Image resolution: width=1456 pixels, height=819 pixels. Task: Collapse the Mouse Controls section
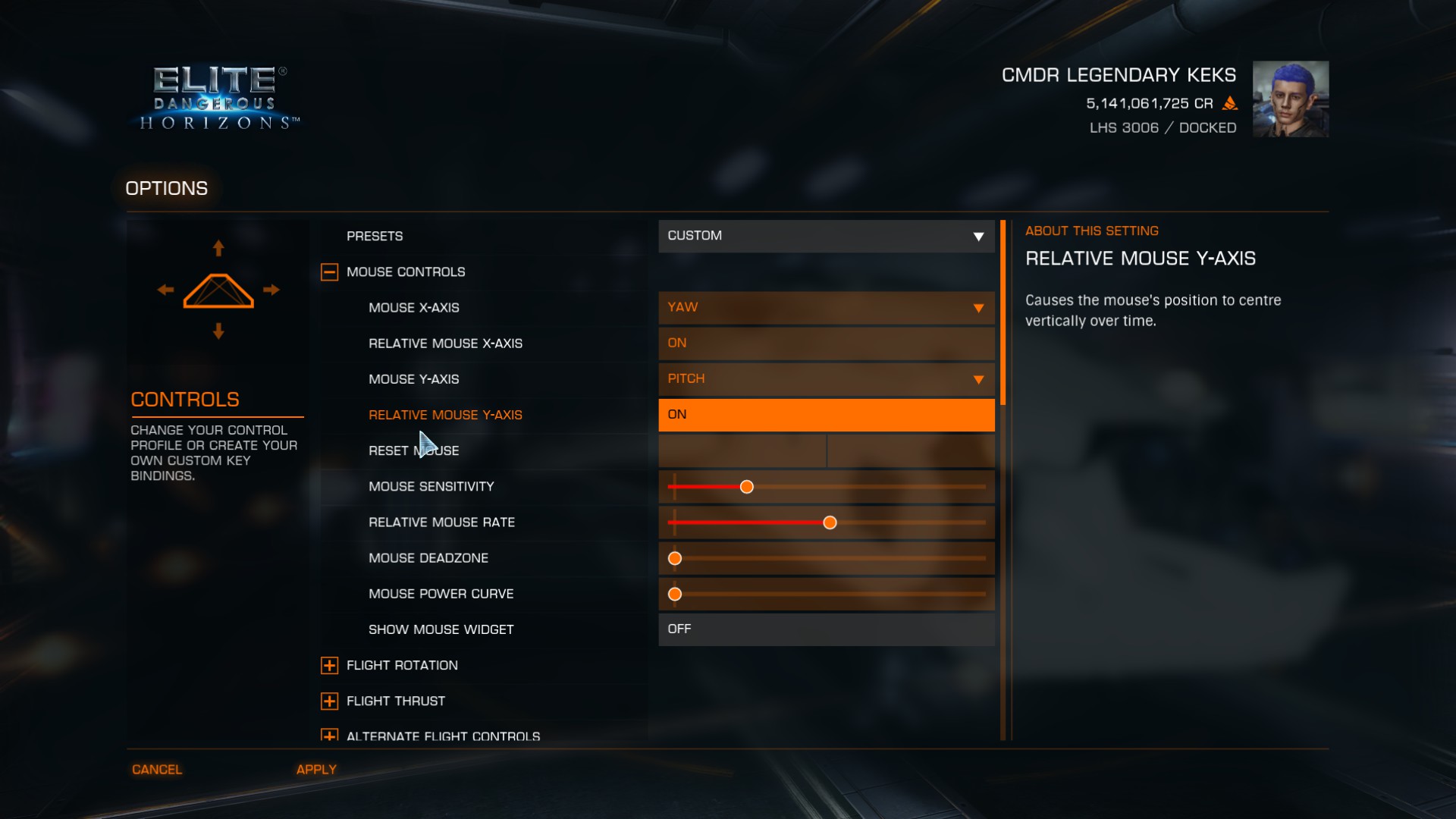tap(329, 272)
